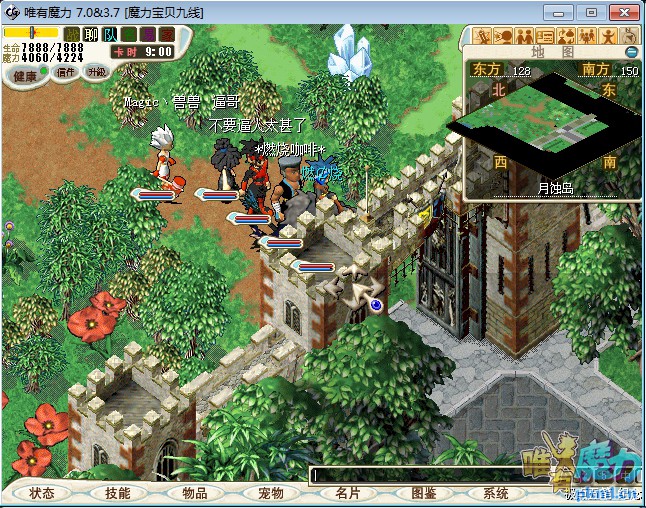This screenshot has height=508, width=646.
Task: Open the 信件 mail button
Action: pos(66,72)
